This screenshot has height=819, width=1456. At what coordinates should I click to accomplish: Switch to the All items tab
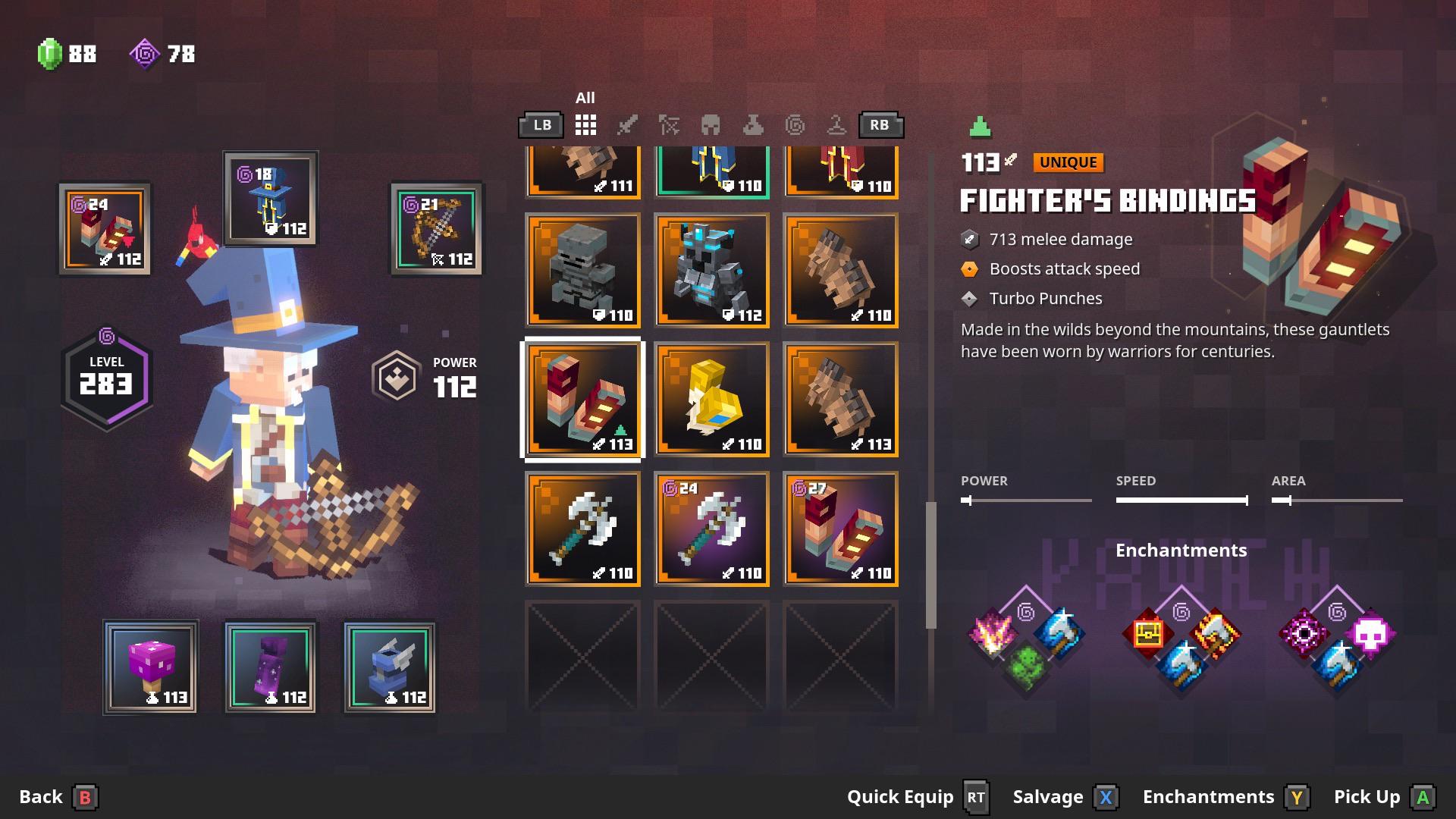tap(585, 125)
